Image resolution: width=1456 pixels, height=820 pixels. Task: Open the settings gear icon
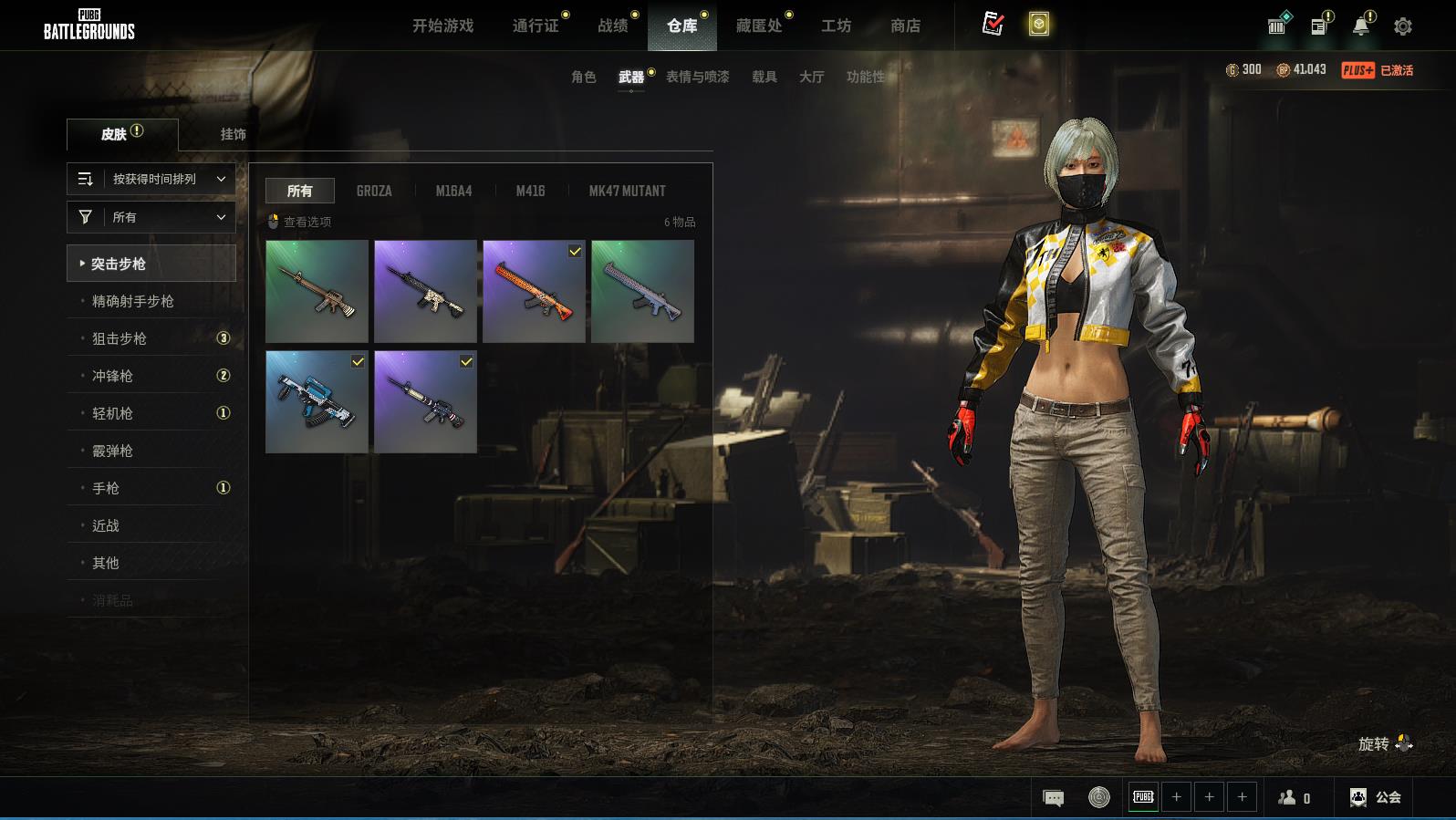(1403, 26)
